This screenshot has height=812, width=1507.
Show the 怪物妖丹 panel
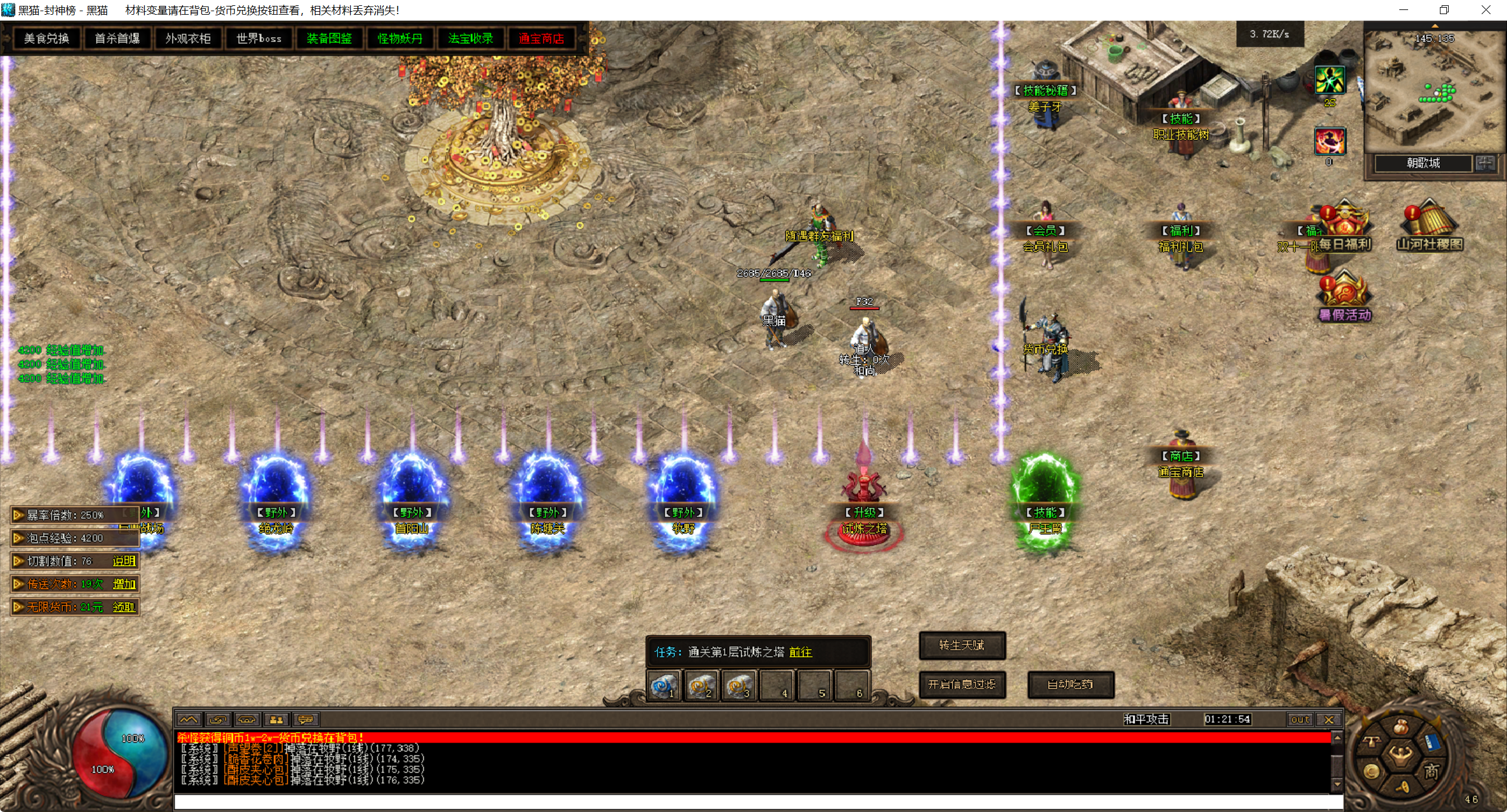click(400, 39)
